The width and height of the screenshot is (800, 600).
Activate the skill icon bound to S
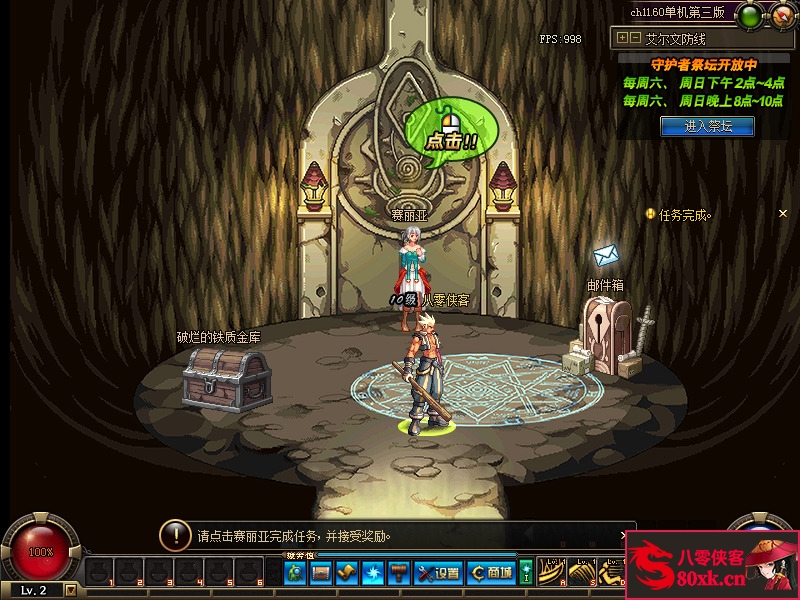pyautogui.click(x=581, y=573)
